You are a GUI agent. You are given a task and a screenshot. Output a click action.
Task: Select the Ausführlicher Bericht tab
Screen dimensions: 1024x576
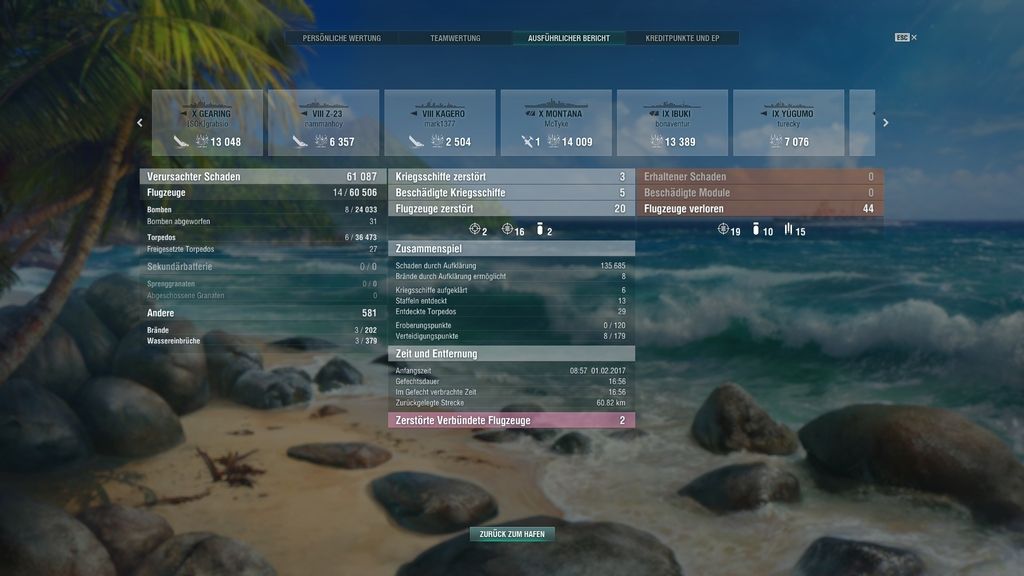tap(569, 38)
